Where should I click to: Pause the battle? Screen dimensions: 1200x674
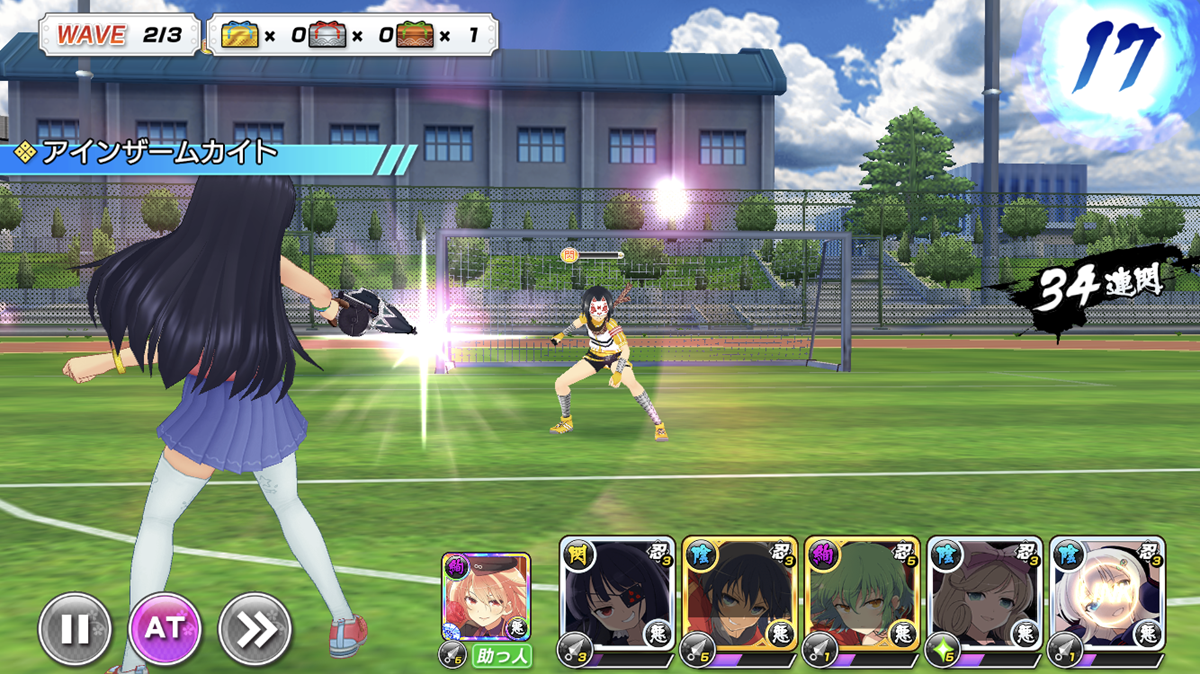[x=75, y=630]
